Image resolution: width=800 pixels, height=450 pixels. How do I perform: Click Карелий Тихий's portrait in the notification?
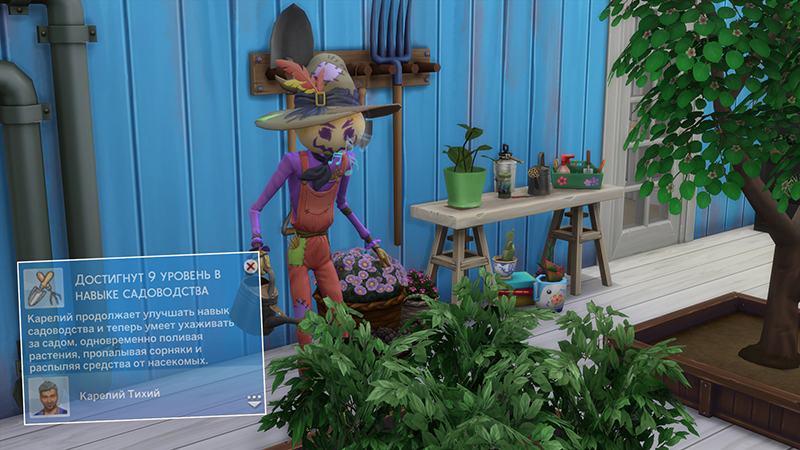pyautogui.click(x=49, y=396)
